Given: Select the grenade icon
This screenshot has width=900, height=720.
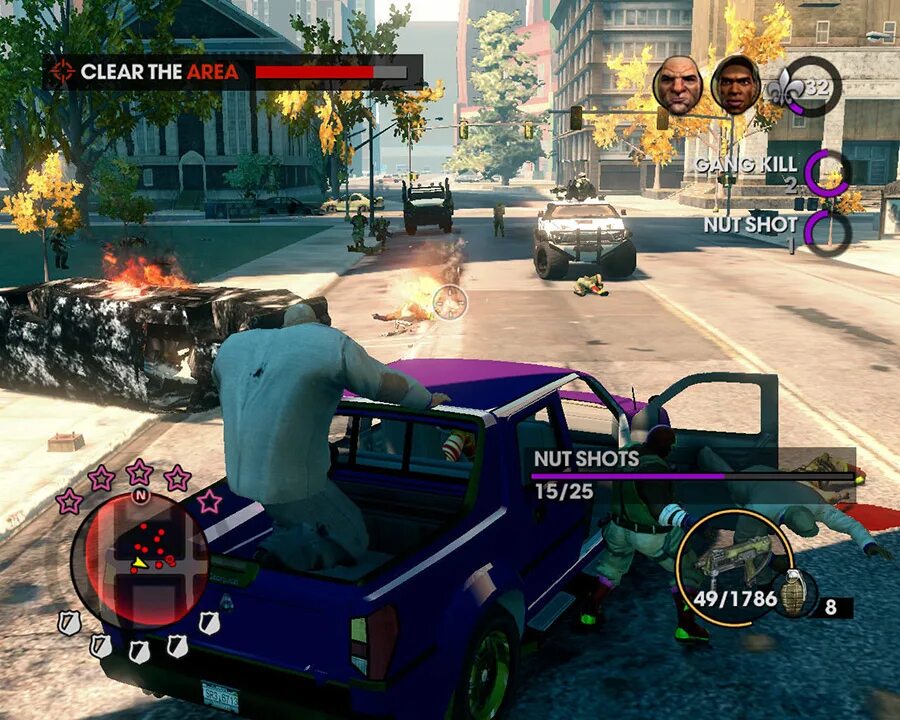Looking at the screenshot, I should click(x=793, y=592).
